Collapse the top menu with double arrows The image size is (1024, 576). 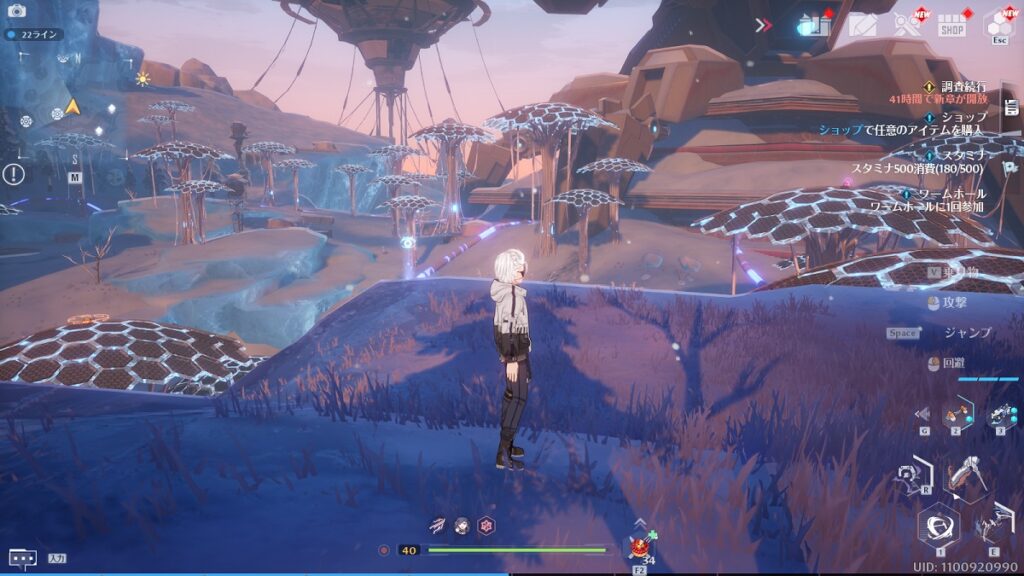pos(764,25)
